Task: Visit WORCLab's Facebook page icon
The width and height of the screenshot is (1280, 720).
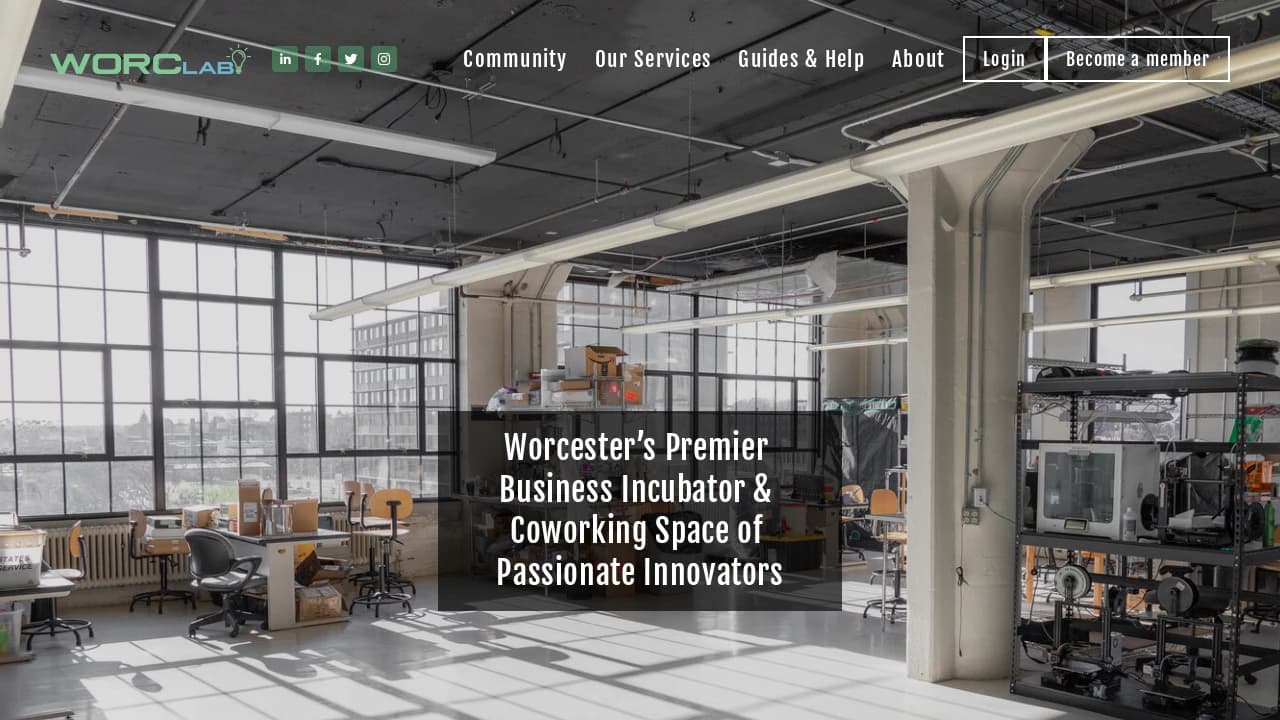Action: point(317,59)
